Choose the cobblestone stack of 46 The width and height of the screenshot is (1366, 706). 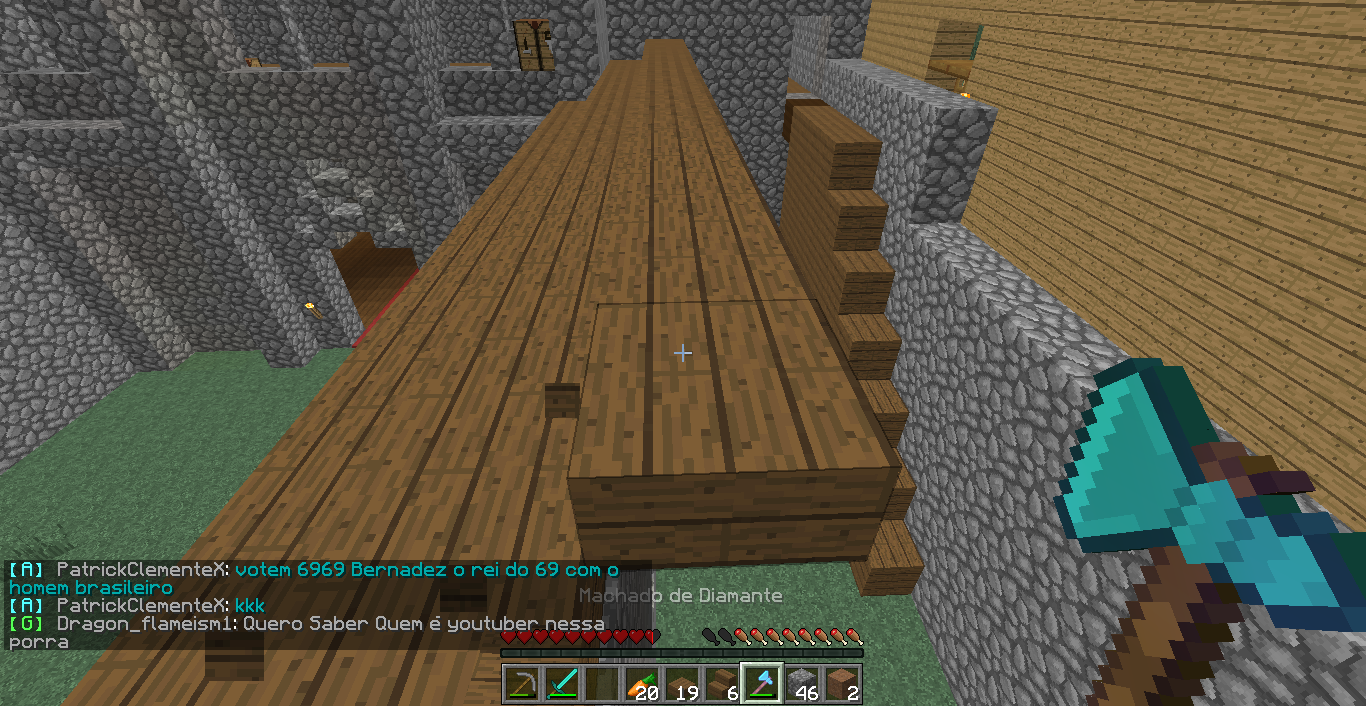(x=802, y=684)
